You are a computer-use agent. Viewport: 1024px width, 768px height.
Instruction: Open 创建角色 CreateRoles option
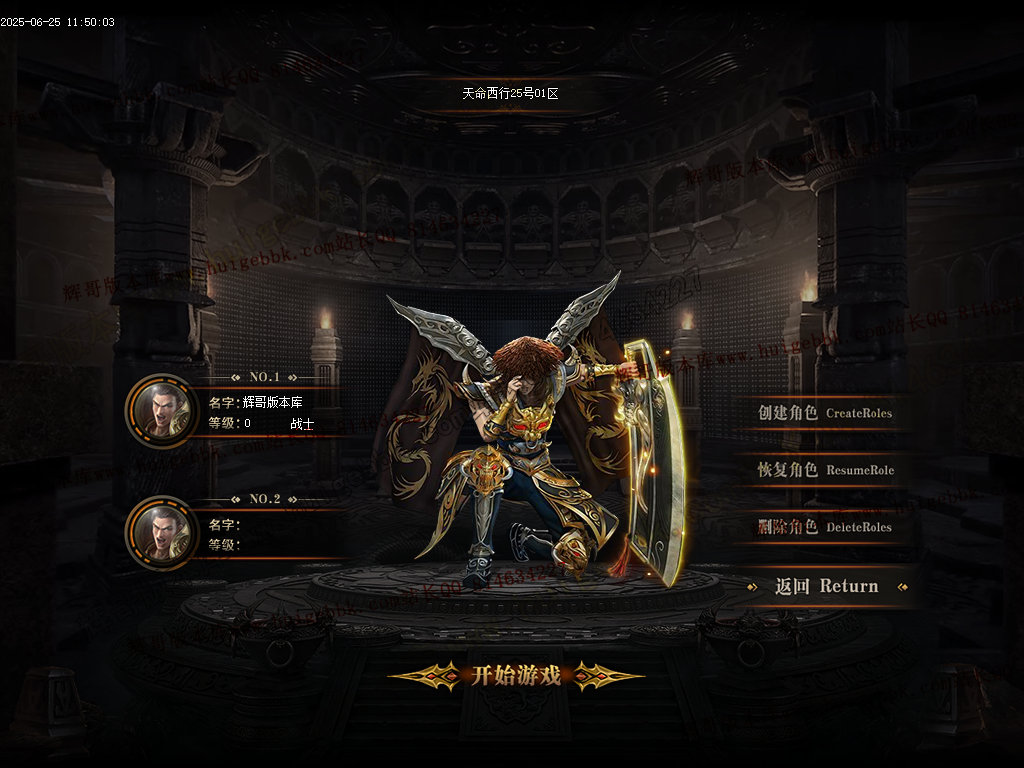[825, 413]
